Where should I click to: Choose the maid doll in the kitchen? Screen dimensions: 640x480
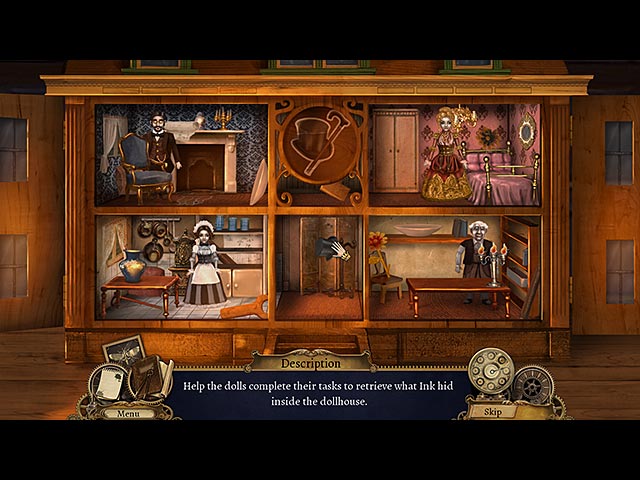[x=204, y=263]
